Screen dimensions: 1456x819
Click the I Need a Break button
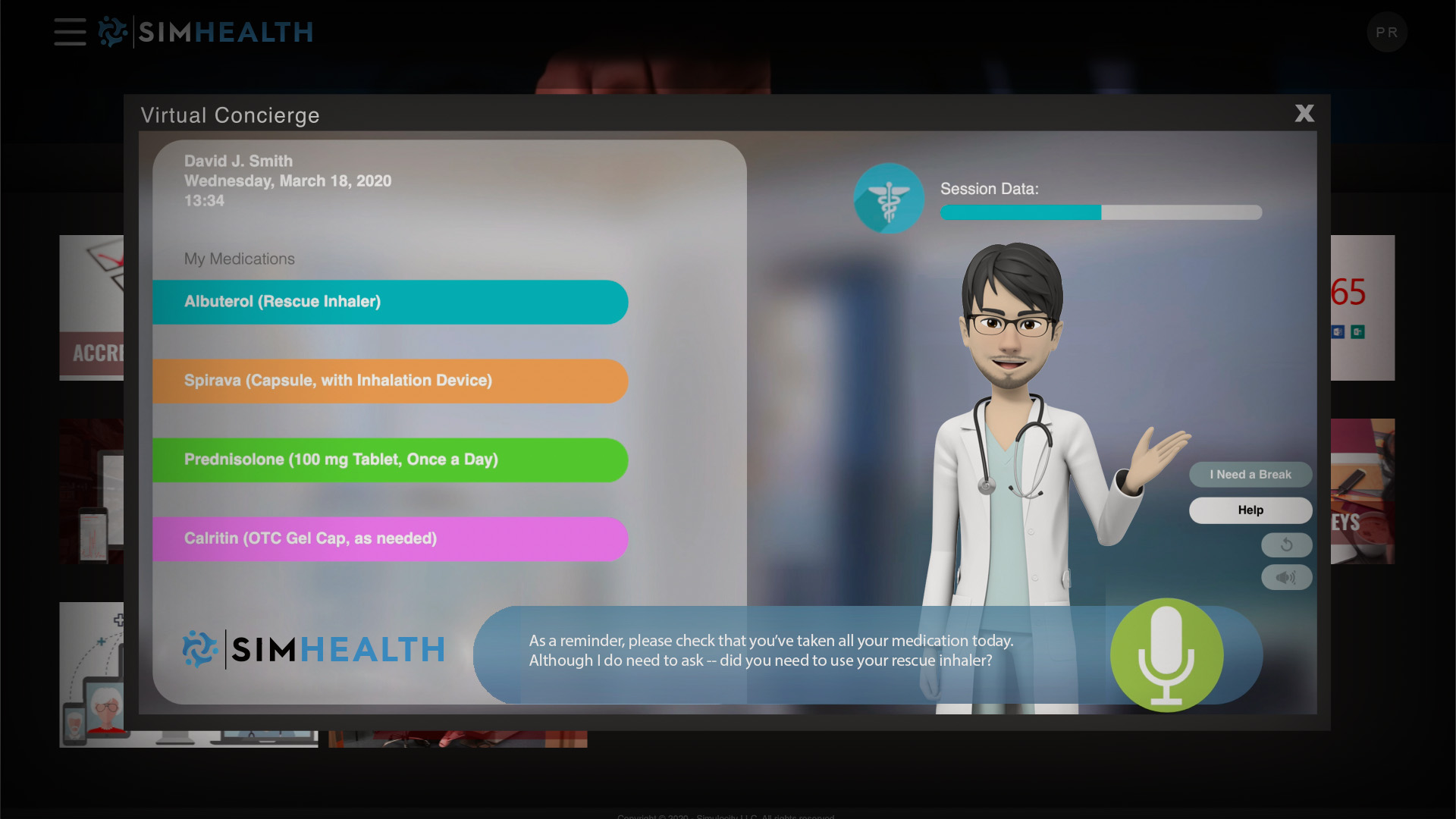coord(1250,475)
